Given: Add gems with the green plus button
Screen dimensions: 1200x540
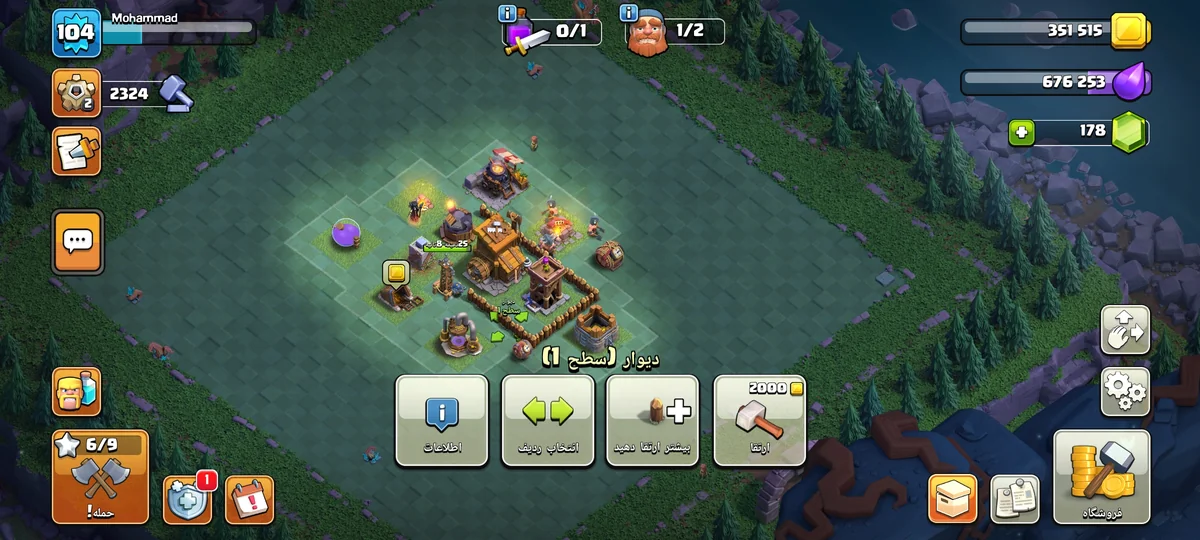Looking at the screenshot, I should point(1021,132).
